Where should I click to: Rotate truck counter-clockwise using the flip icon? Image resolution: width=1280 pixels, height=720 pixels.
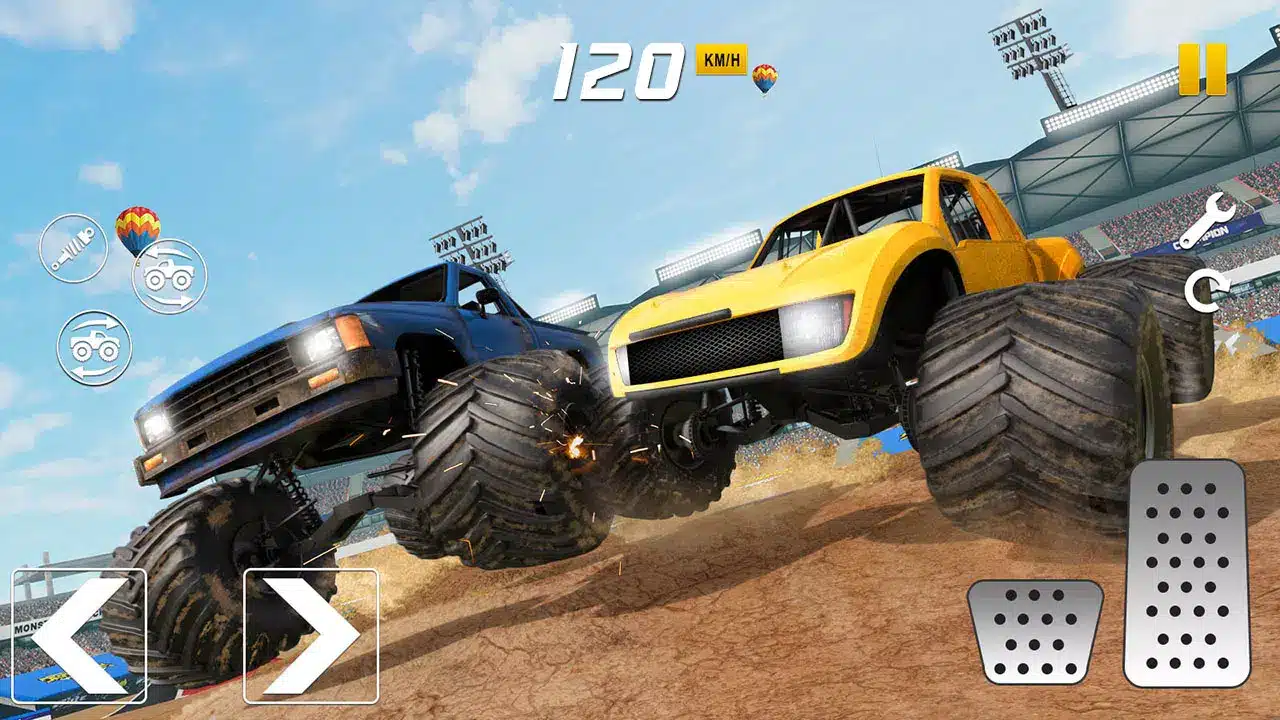(169, 276)
